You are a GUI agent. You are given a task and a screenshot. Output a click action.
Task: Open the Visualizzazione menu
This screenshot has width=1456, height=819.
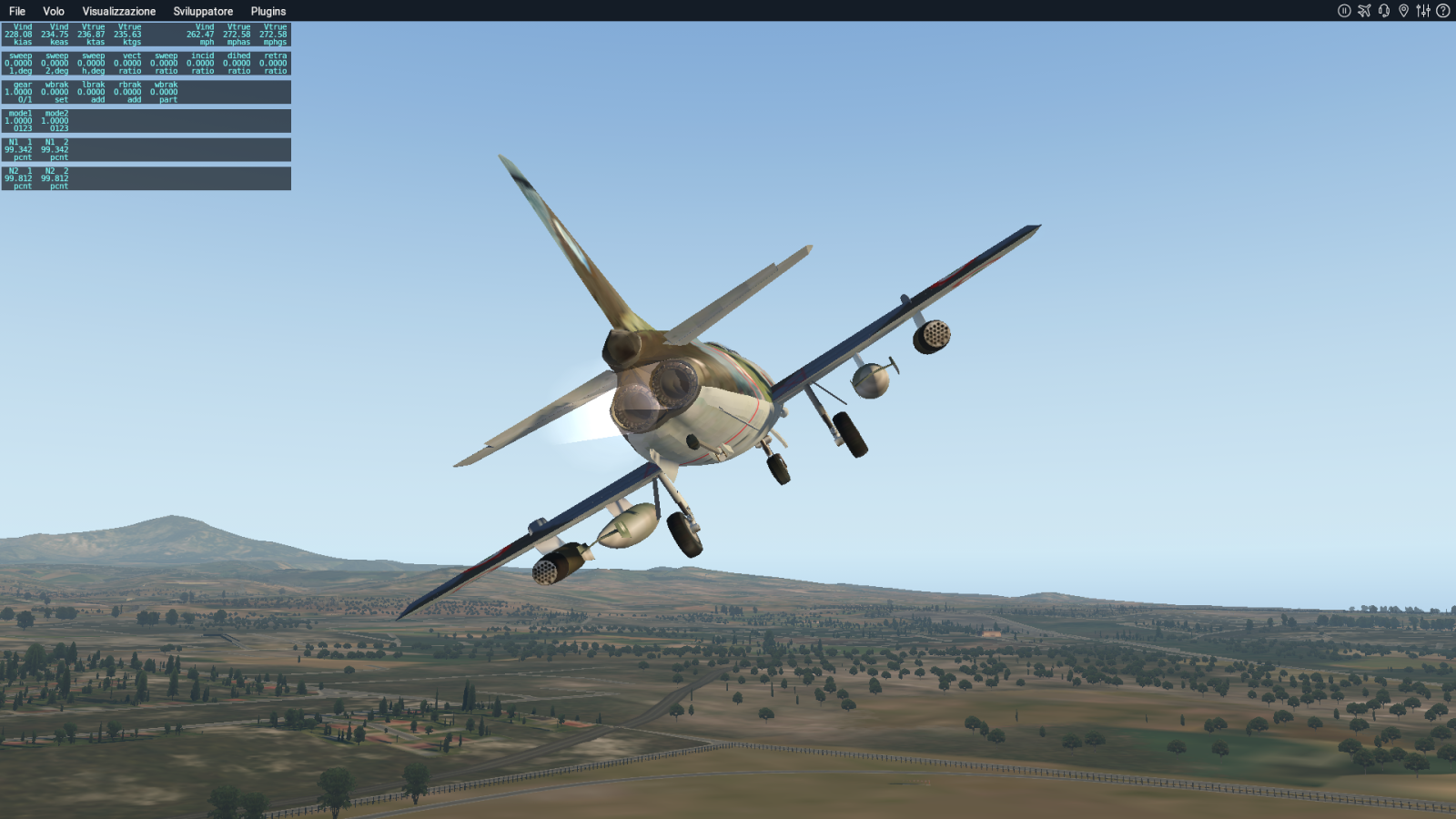(118, 11)
